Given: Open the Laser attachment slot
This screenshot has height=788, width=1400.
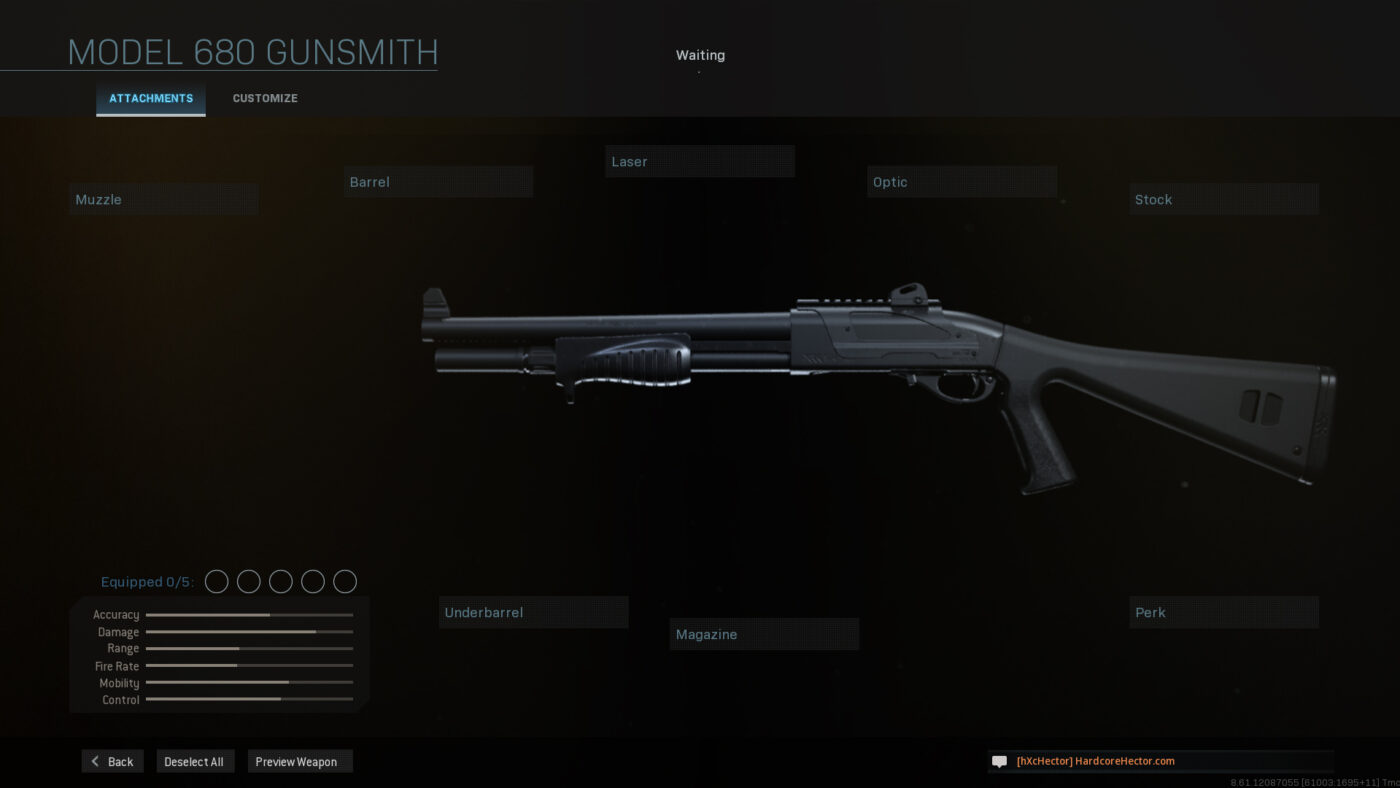Looking at the screenshot, I should (699, 162).
